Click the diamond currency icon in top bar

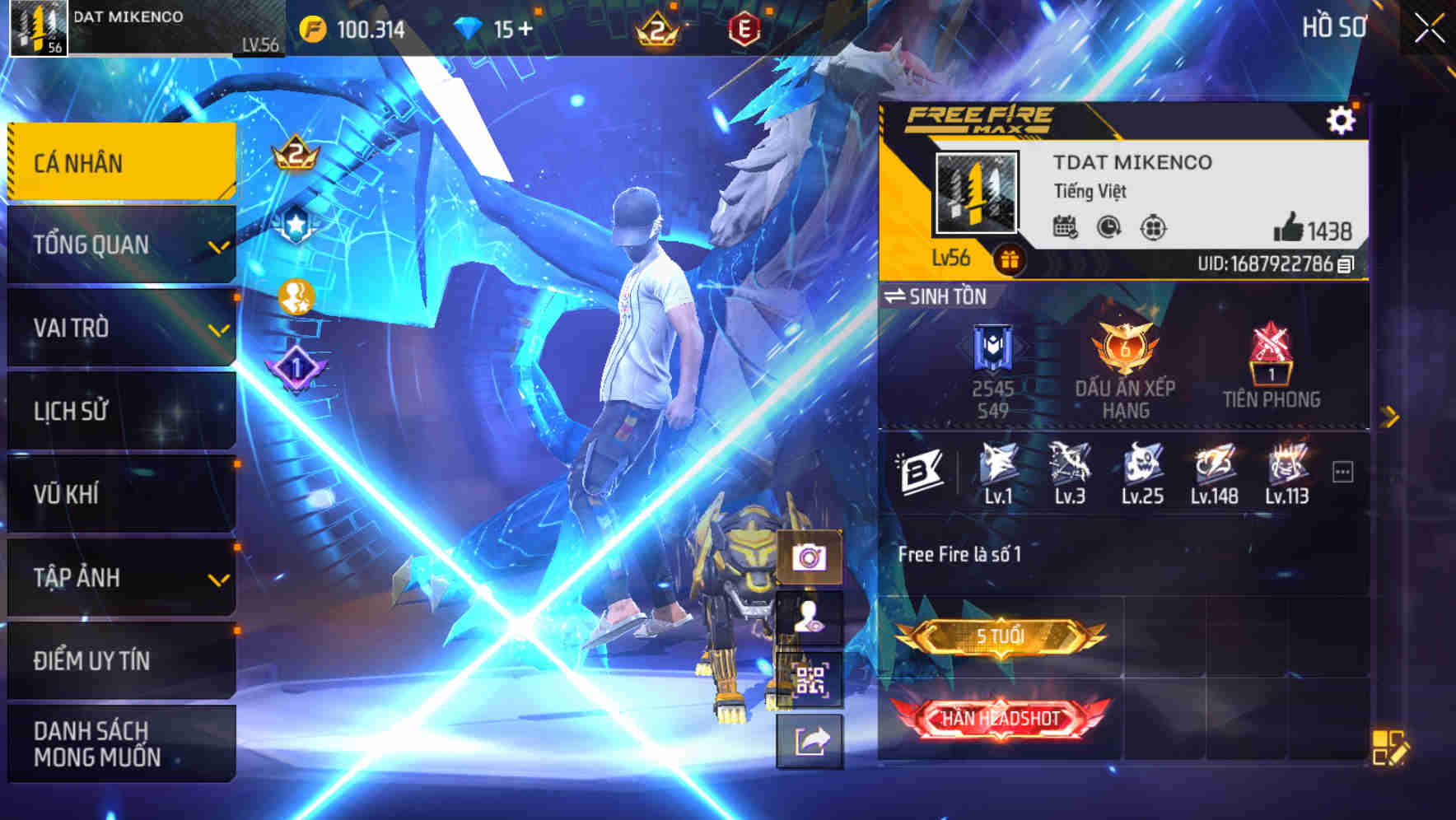click(466, 27)
